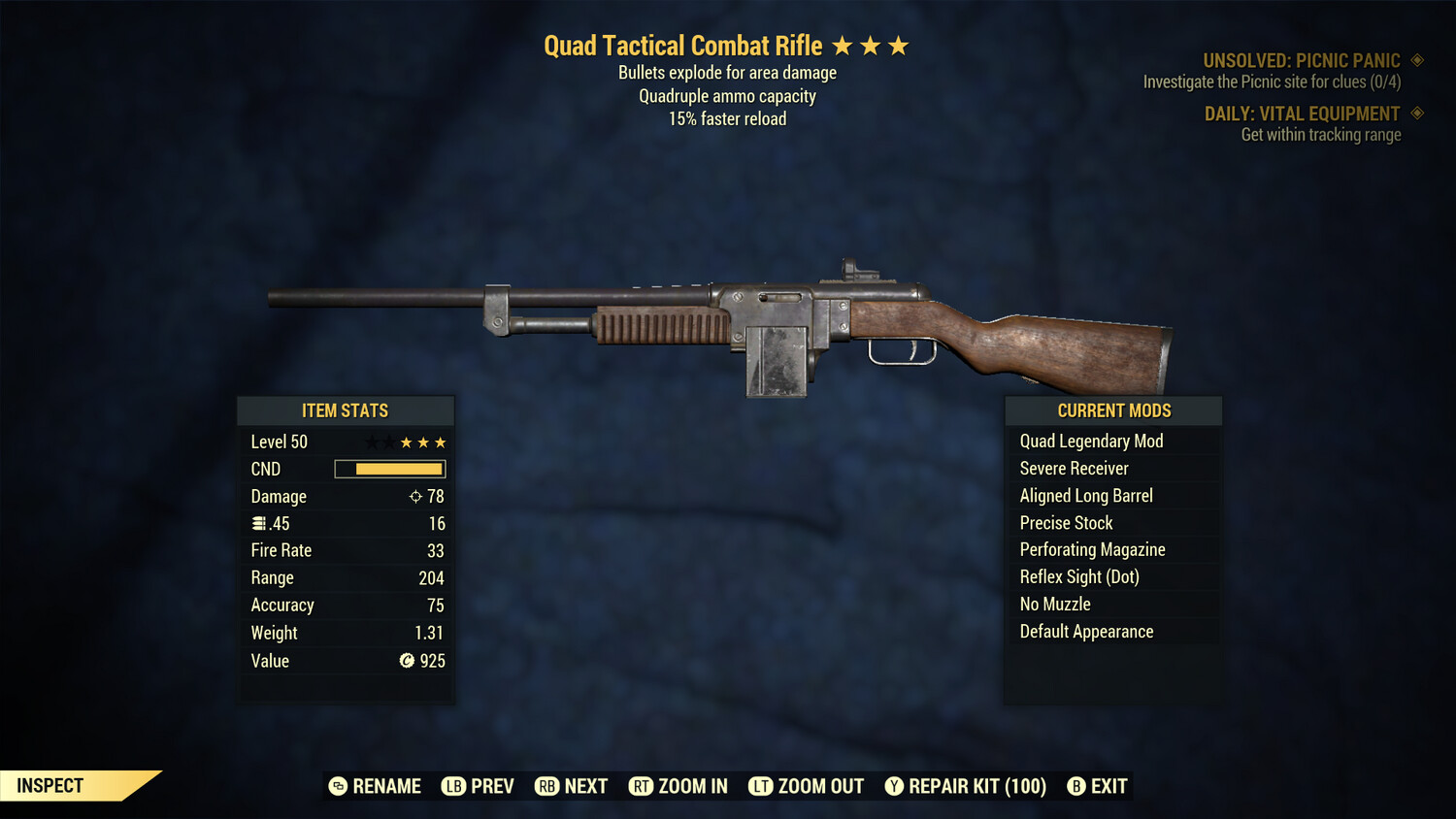Expand the CURRENT MODS panel header
This screenshot has height=819, width=1456.
tap(1113, 410)
